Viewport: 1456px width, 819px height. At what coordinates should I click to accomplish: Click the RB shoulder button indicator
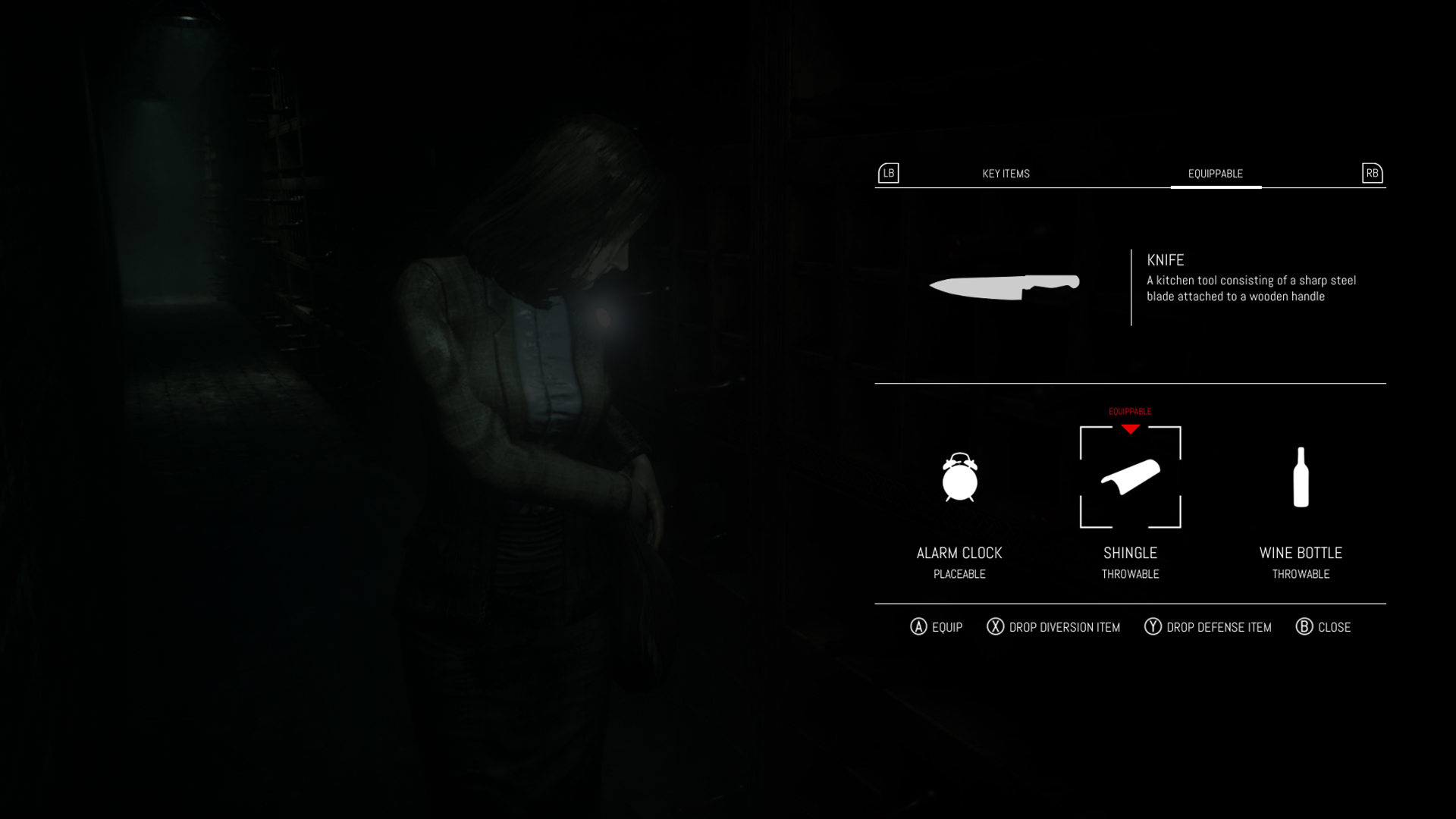click(1371, 174)
